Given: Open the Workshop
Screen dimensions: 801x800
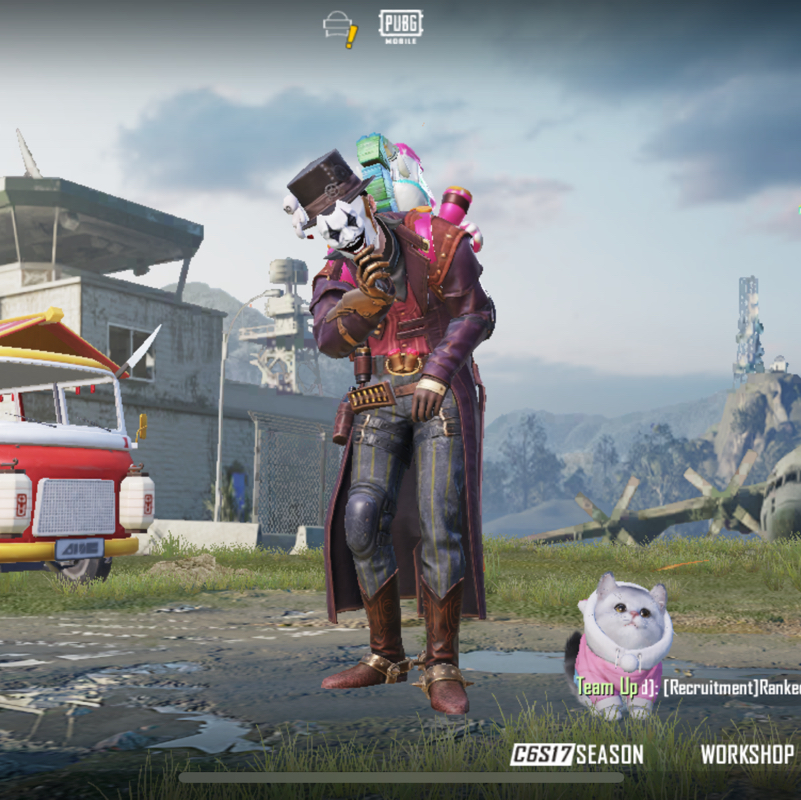Looking at the screenshot, I should pos(747,755).
